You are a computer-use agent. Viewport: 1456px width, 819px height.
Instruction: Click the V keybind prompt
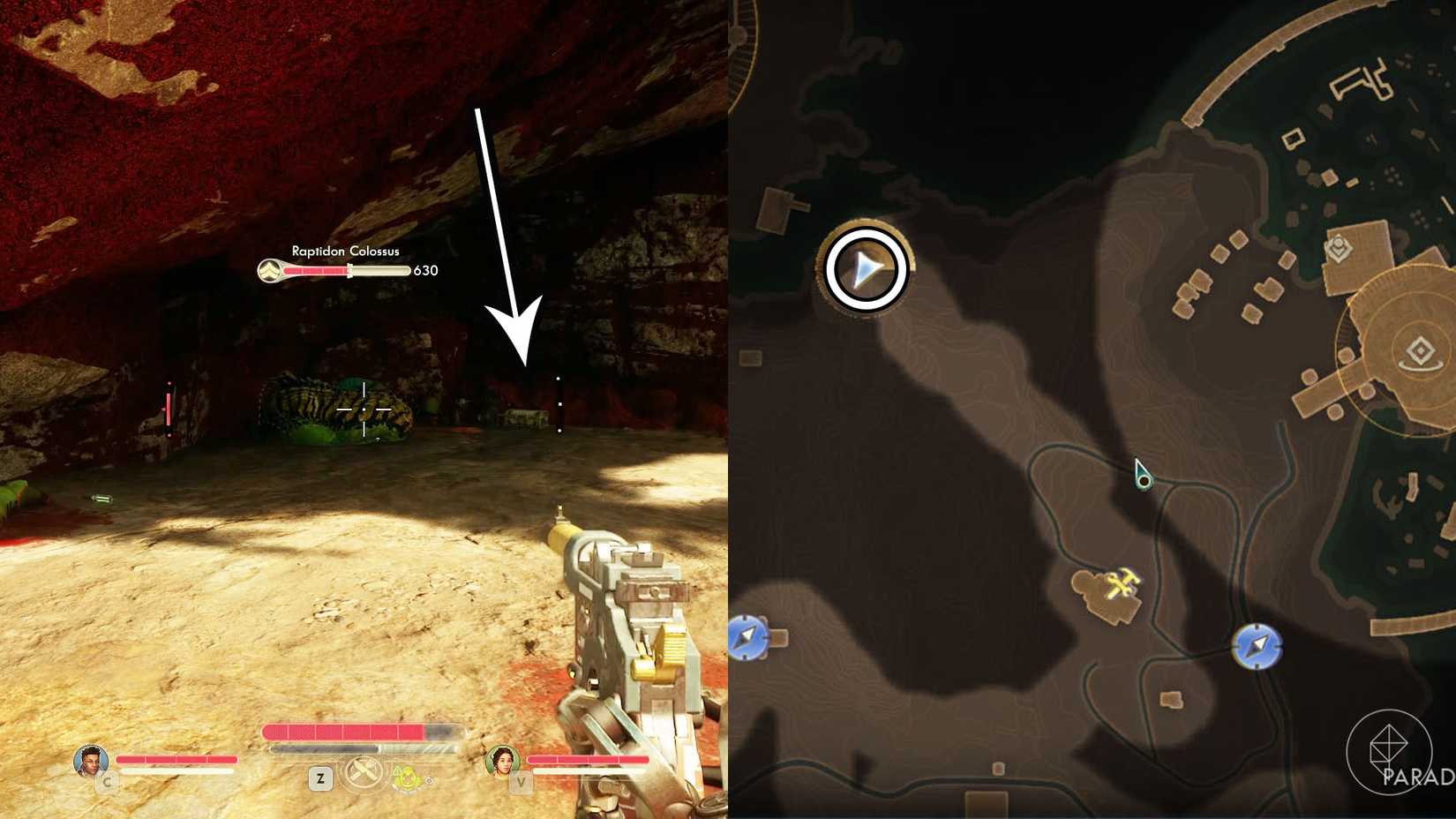coord(521,780)
